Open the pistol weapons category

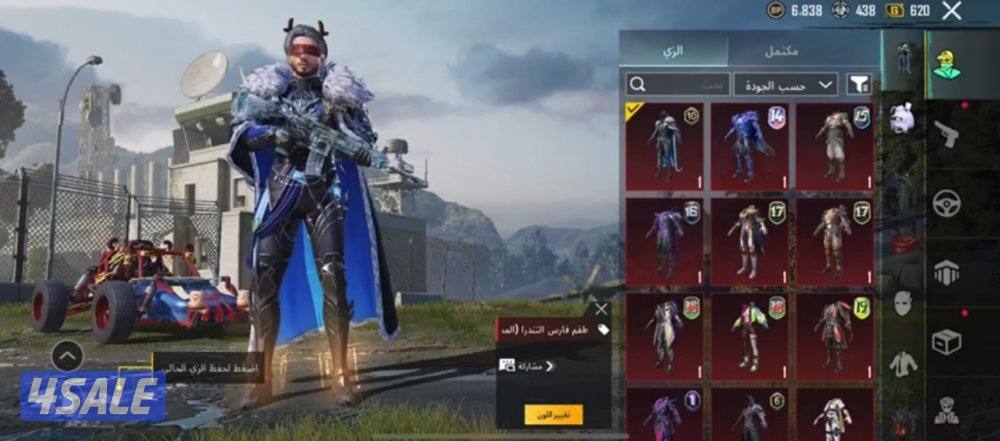tap(946, 133)
